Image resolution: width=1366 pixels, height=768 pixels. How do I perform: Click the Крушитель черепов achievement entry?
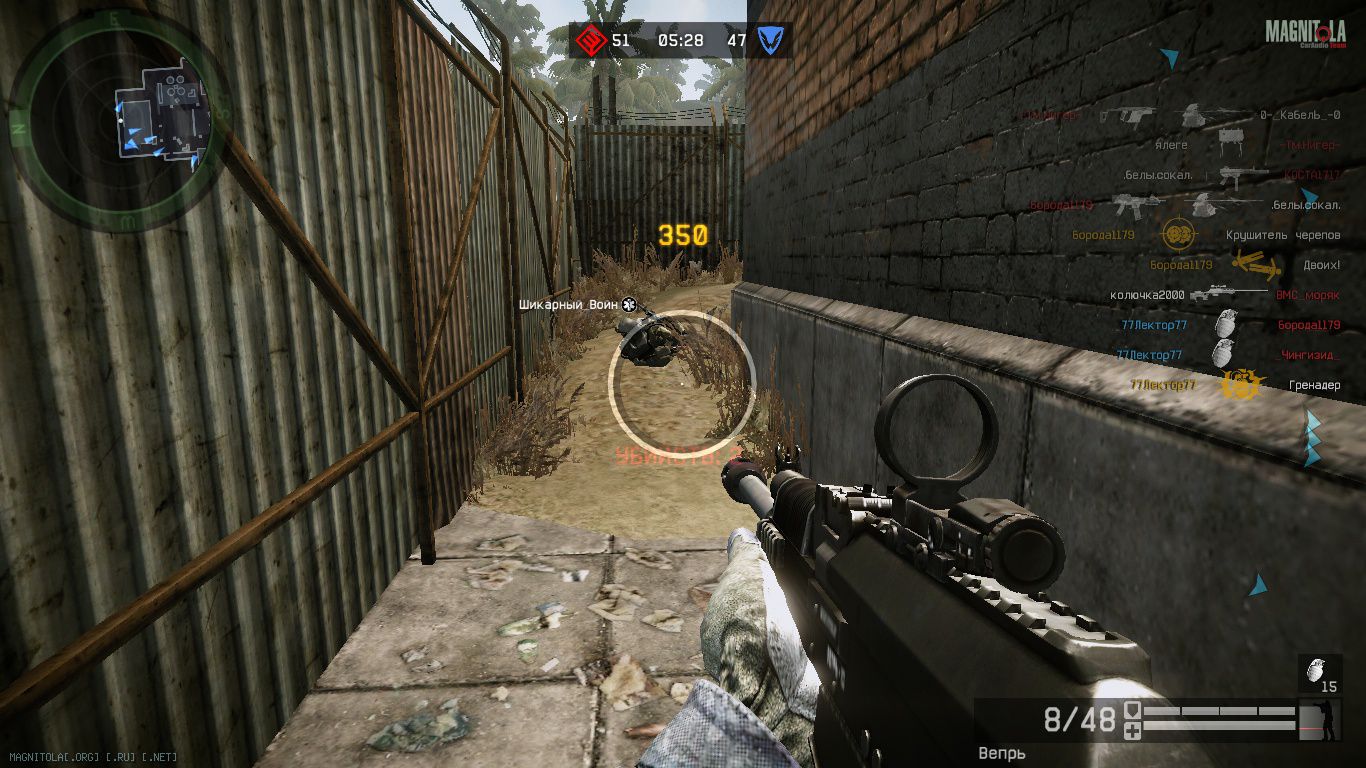click(1283, 235)
